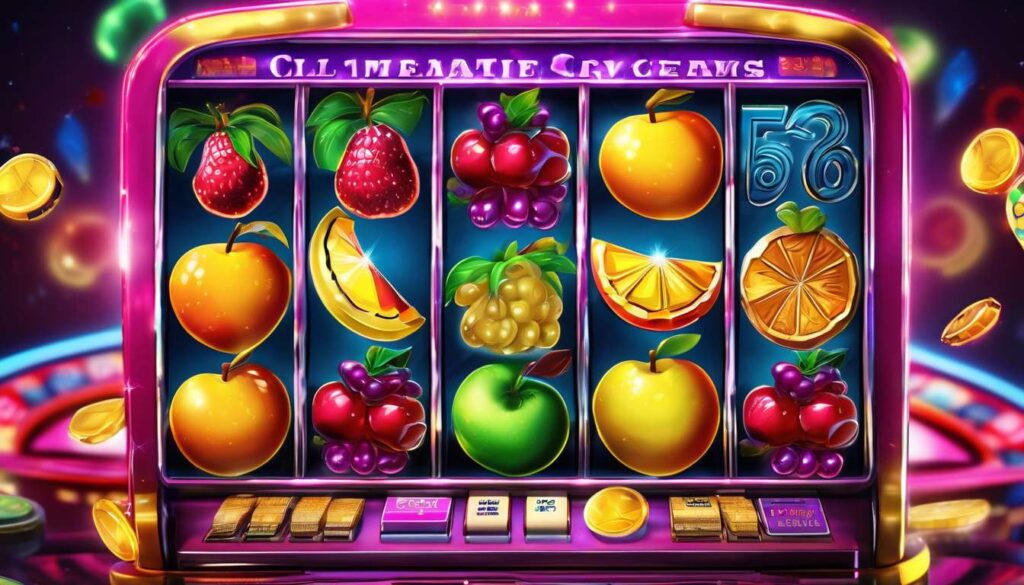Tap the cream button beside the gold coin
The height and width of the screenshot is (585, 1024).
click(x=547, y=514)
